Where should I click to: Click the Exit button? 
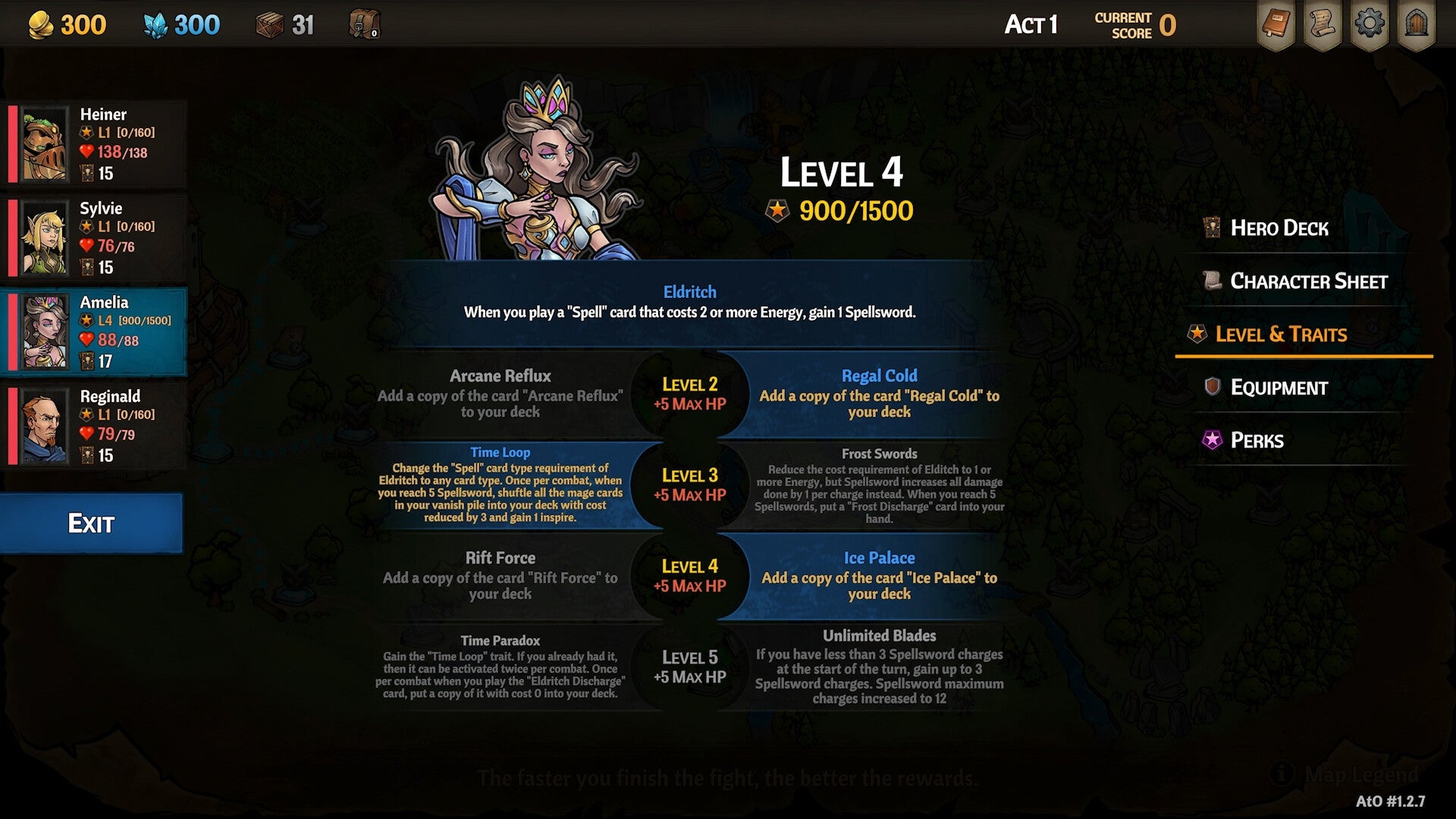[x=91, y=523]
